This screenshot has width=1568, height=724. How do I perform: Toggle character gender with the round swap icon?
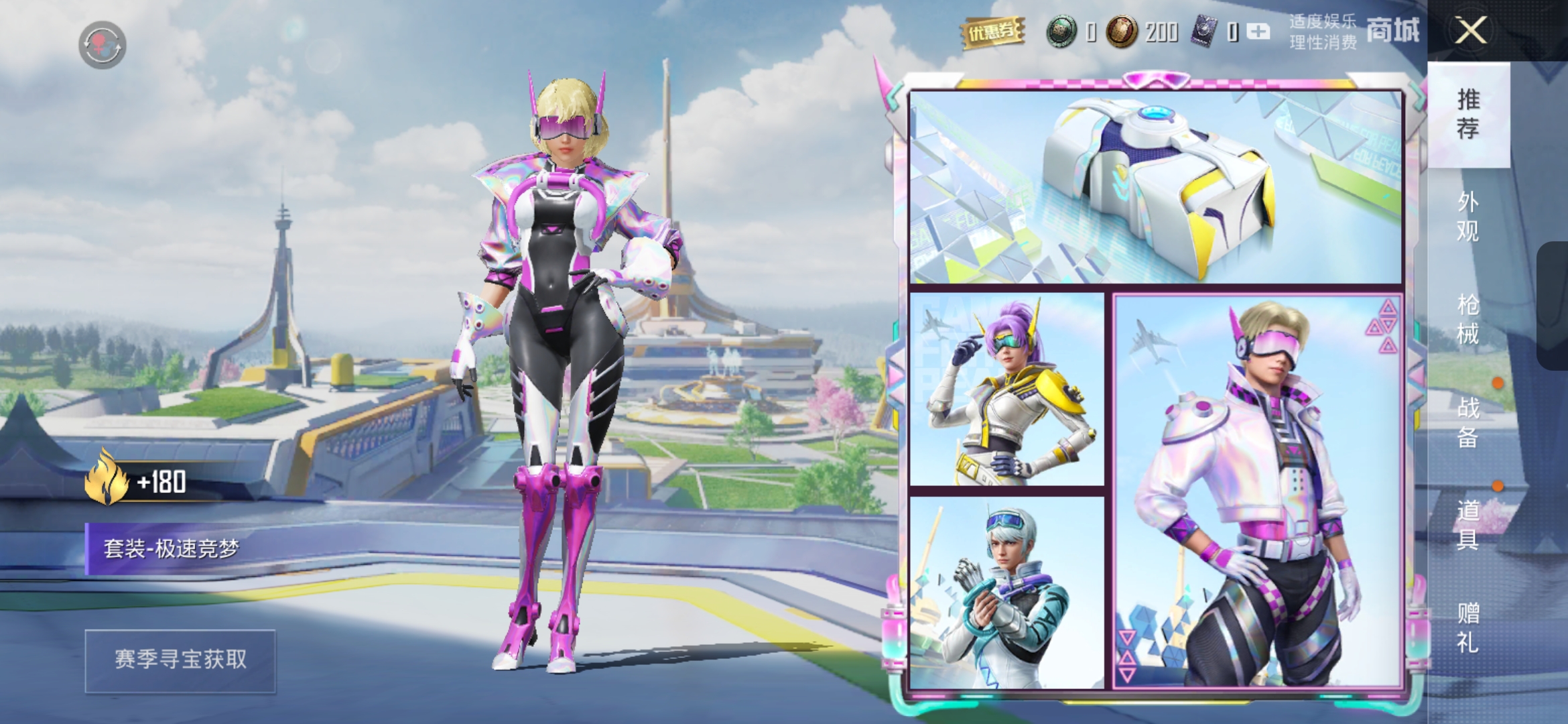point(102,45)
